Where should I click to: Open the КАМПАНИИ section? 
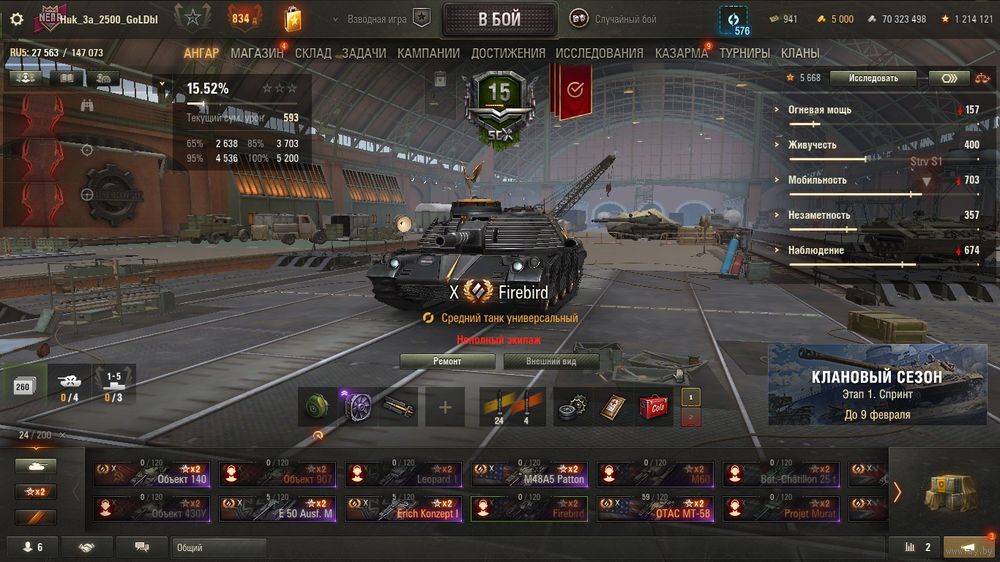pos(428,53)
